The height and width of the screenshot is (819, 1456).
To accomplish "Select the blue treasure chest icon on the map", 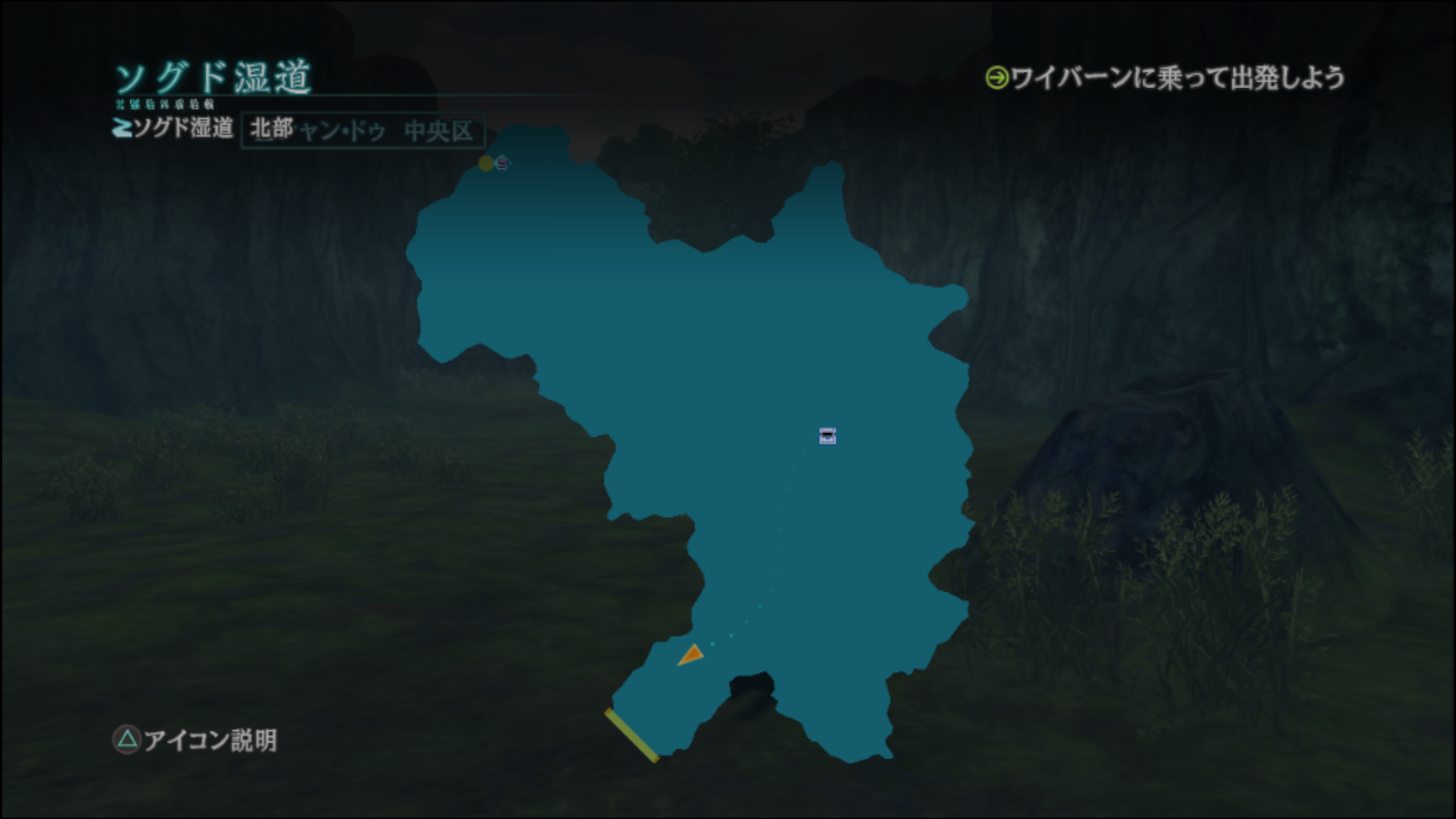I will click(x=826, y=437).
